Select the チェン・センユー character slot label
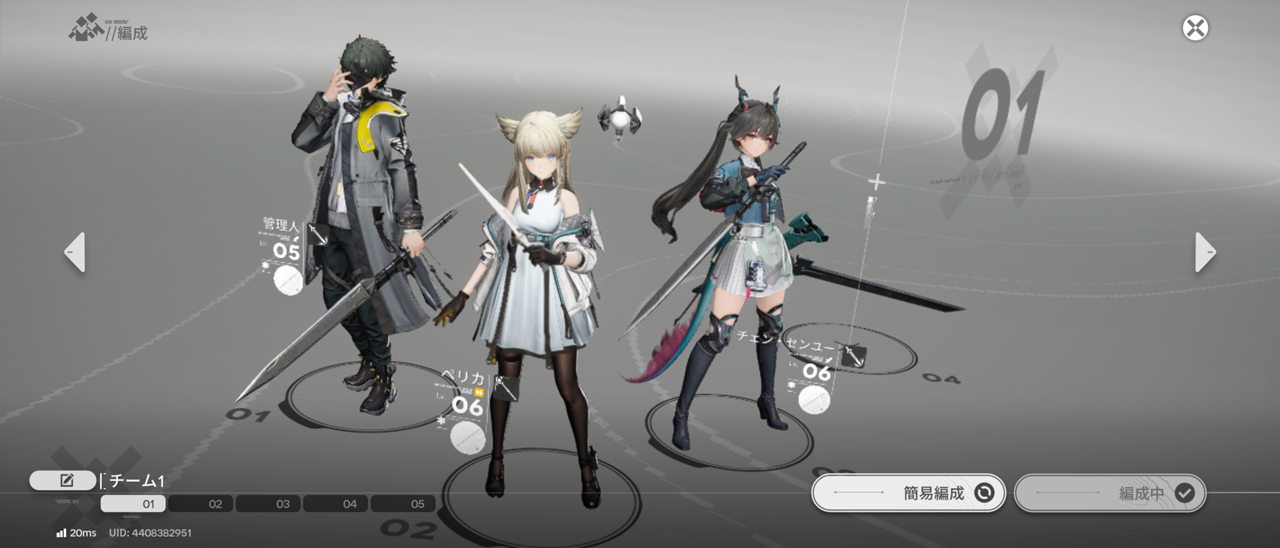The width and height of the screenshot is (1280, 548). (786, 338)
